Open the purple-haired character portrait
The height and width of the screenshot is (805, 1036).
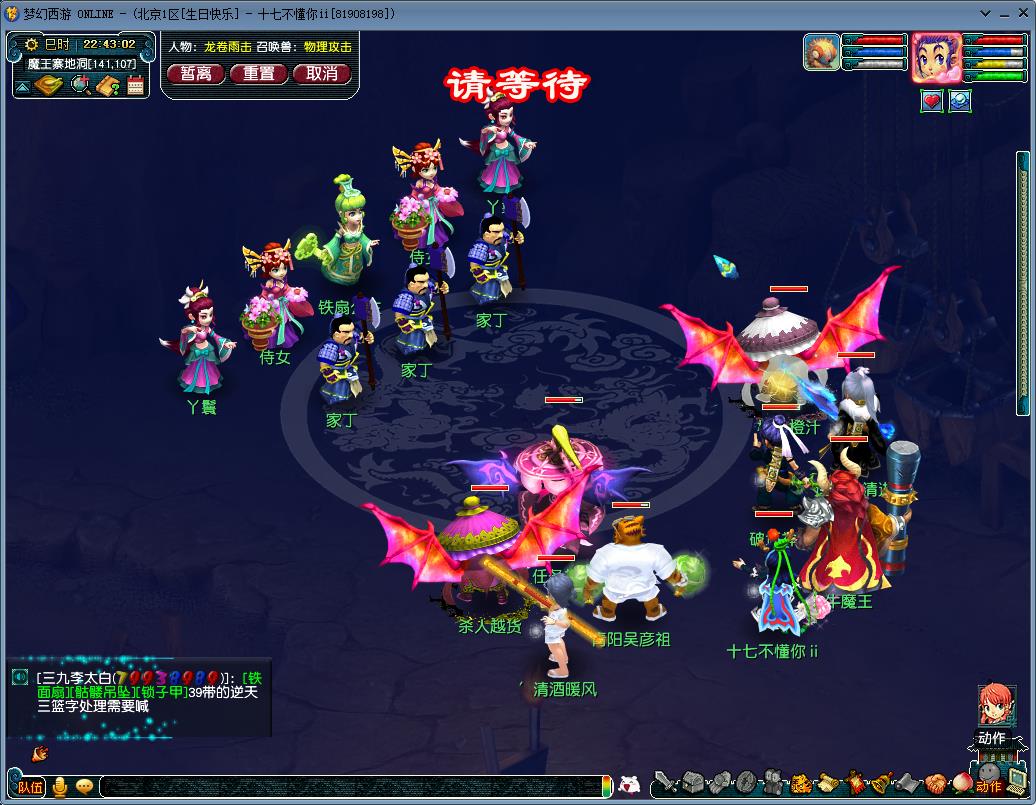tap(936, 57)
